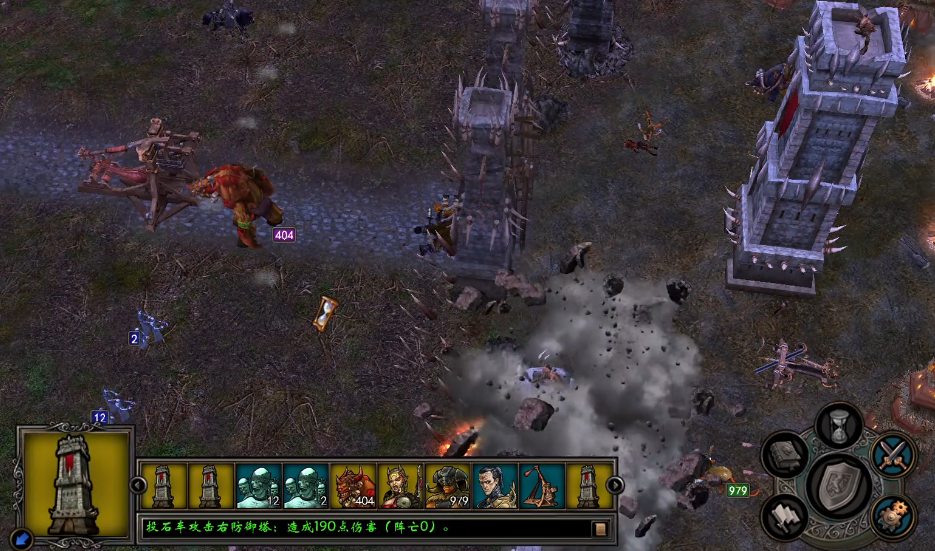The image size is (935, 551).
Task: Open the spellbook
Action: (785, 454)
